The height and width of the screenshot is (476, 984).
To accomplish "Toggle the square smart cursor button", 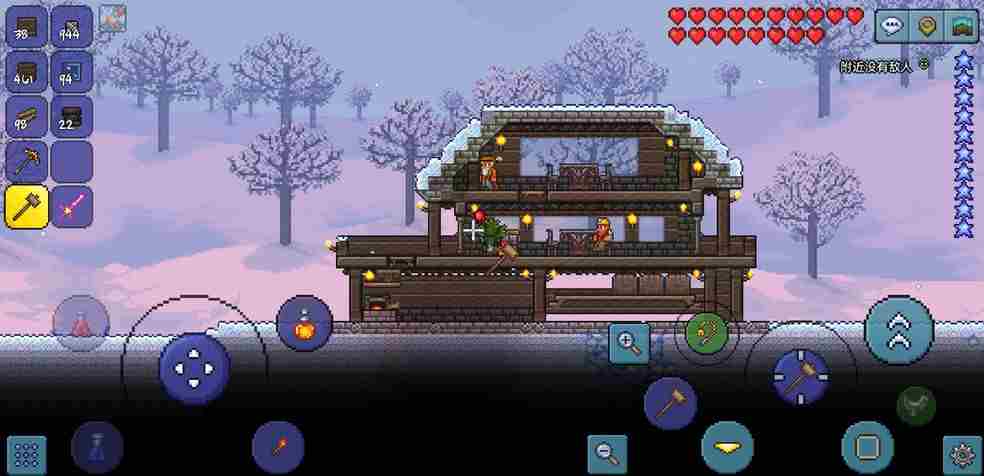I will point(867,447).
